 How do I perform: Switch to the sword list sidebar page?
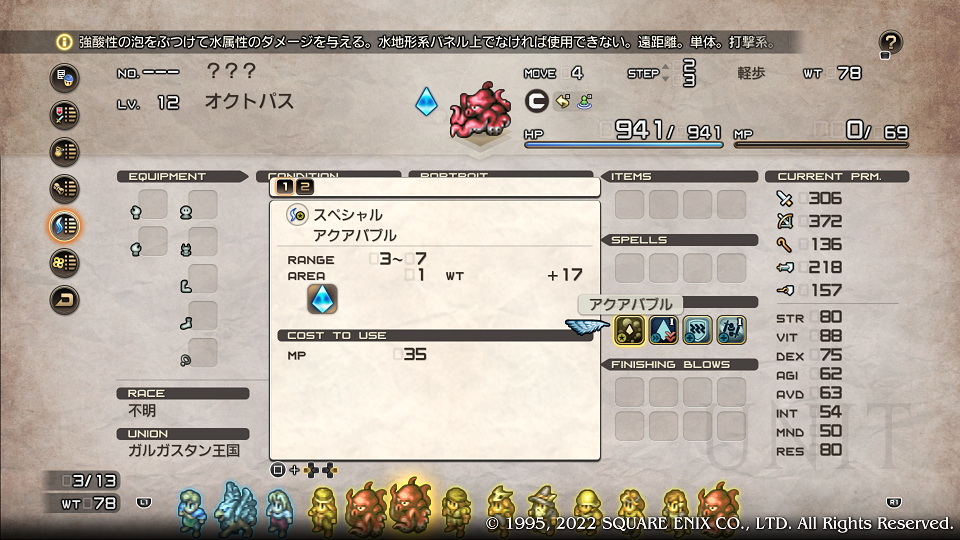(65, 115)
